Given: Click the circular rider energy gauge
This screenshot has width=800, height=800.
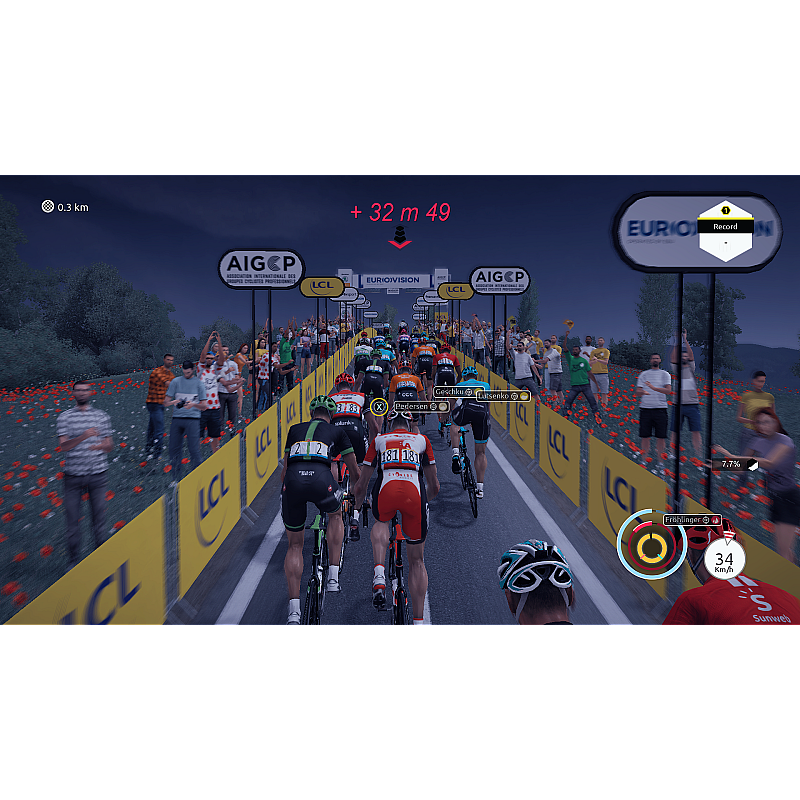Looking at the screenshot, I should coord(651,546).
